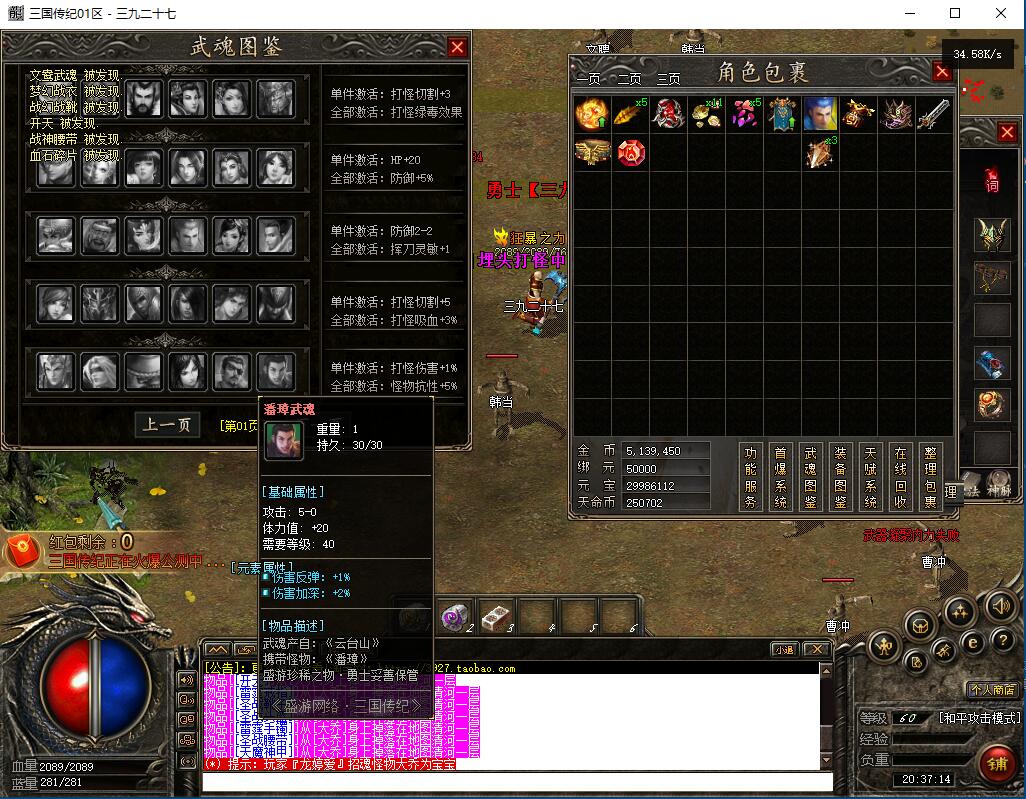Maximize the game window
This screenshot has width=1026, height=799.
[954, 13]
